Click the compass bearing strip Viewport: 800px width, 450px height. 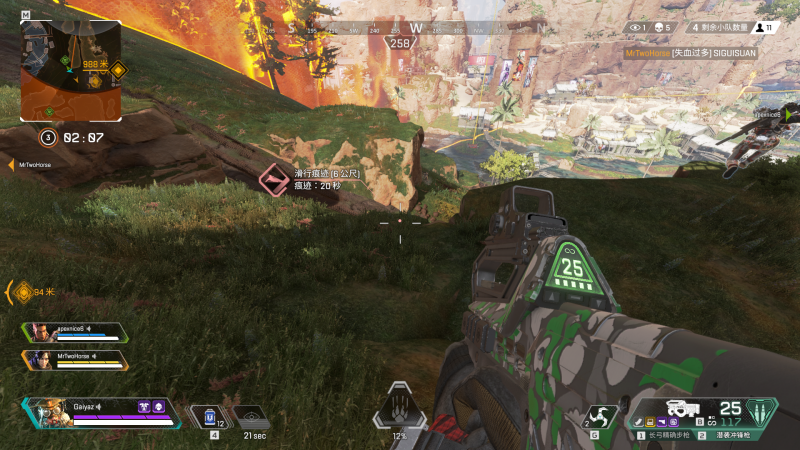pos(400,29)
